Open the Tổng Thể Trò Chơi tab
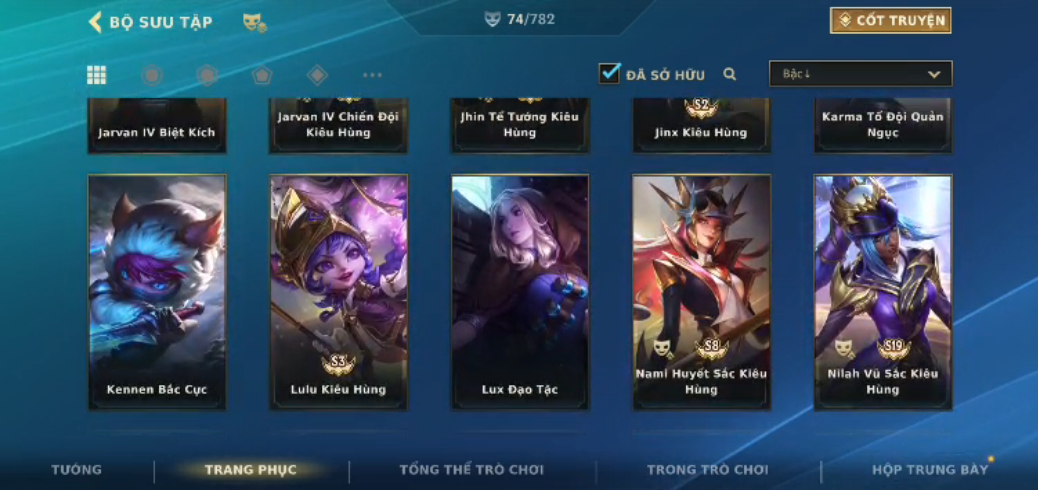1038x490 pixels. (471, 470)
